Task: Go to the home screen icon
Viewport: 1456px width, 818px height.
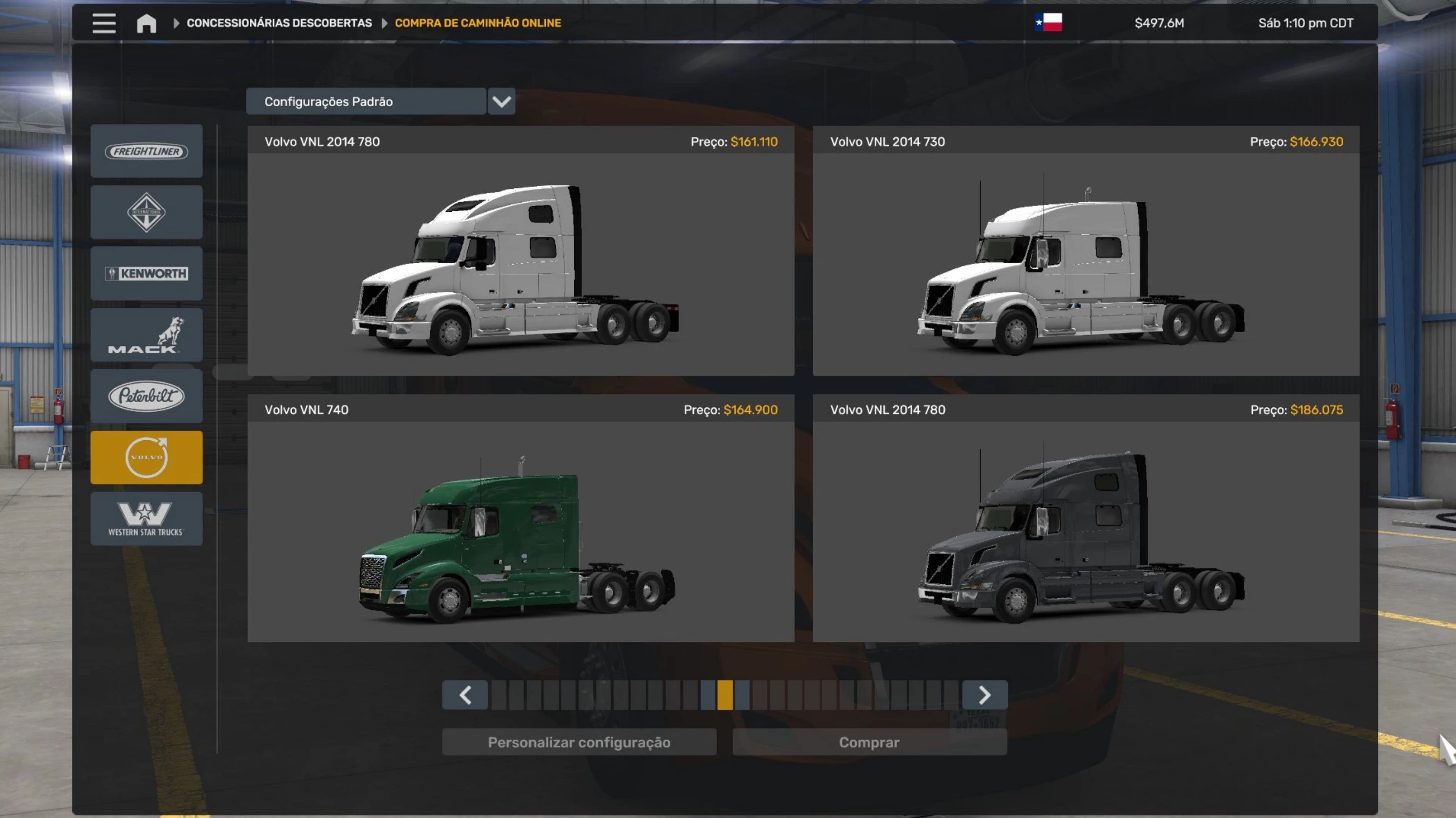Action: point(147,23)
